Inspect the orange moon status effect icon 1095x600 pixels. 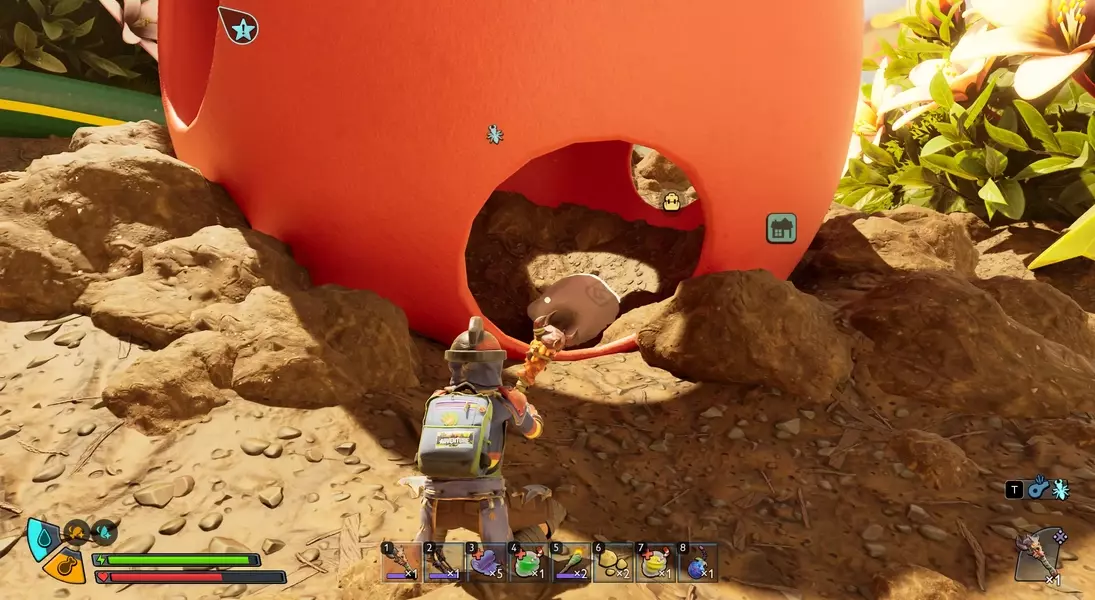(77, 532)
